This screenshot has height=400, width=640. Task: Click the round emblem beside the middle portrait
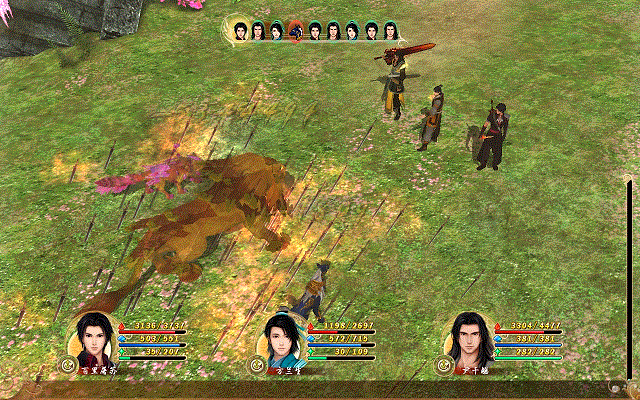(x=255, y=366)
